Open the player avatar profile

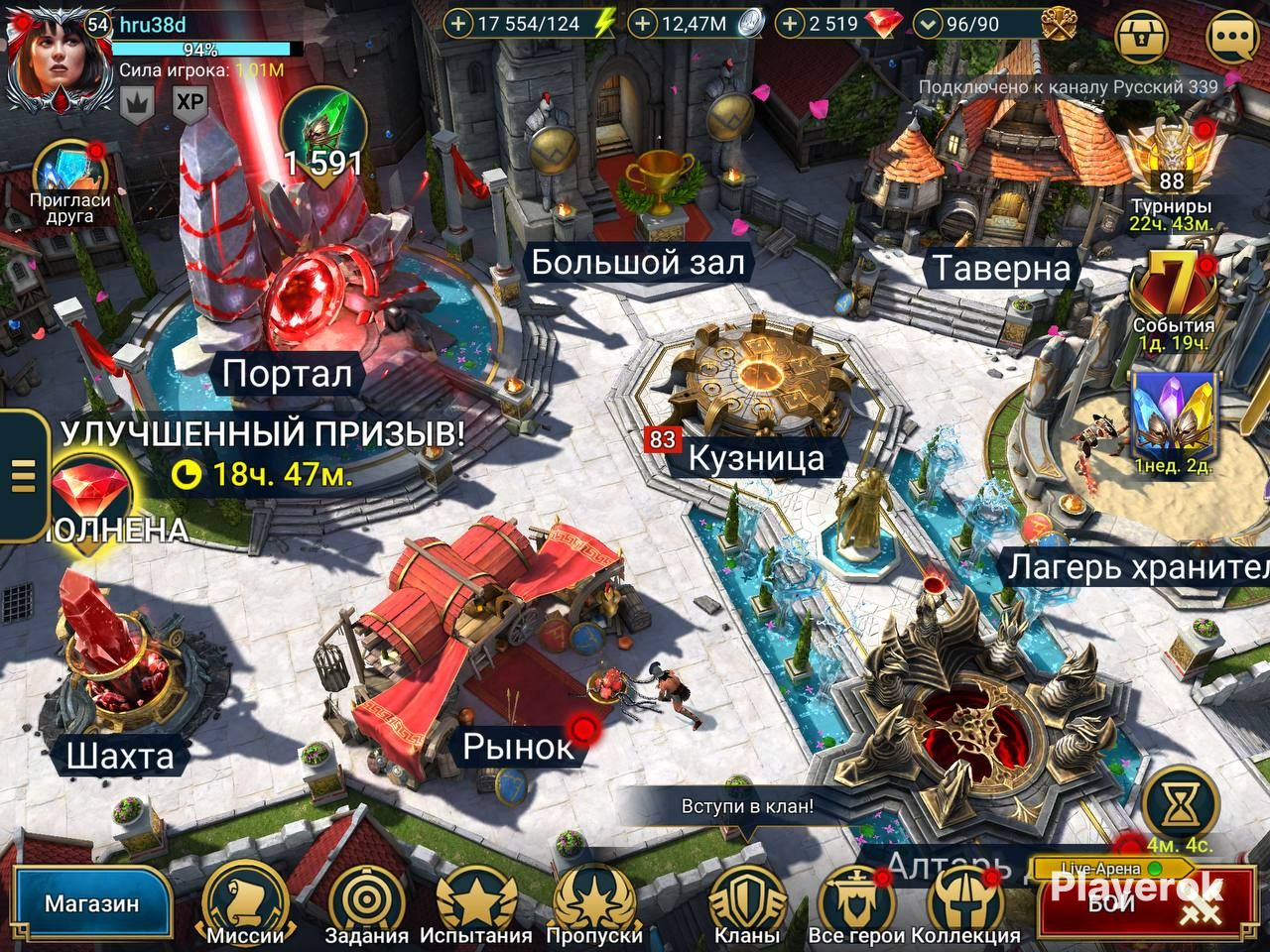pyautogui.click(x=46, y=59)
